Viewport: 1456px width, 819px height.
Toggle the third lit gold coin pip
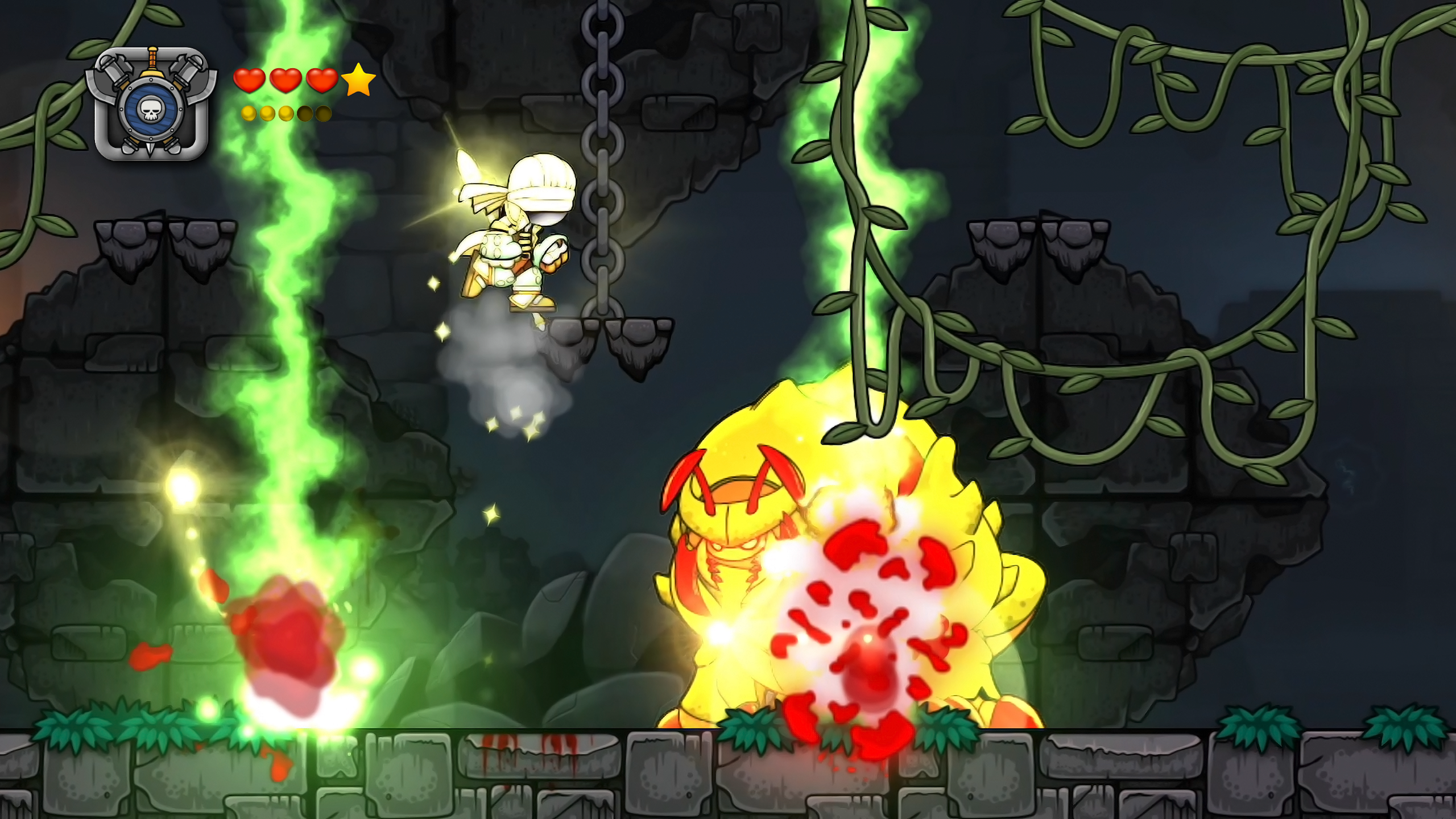coord(286,113)
